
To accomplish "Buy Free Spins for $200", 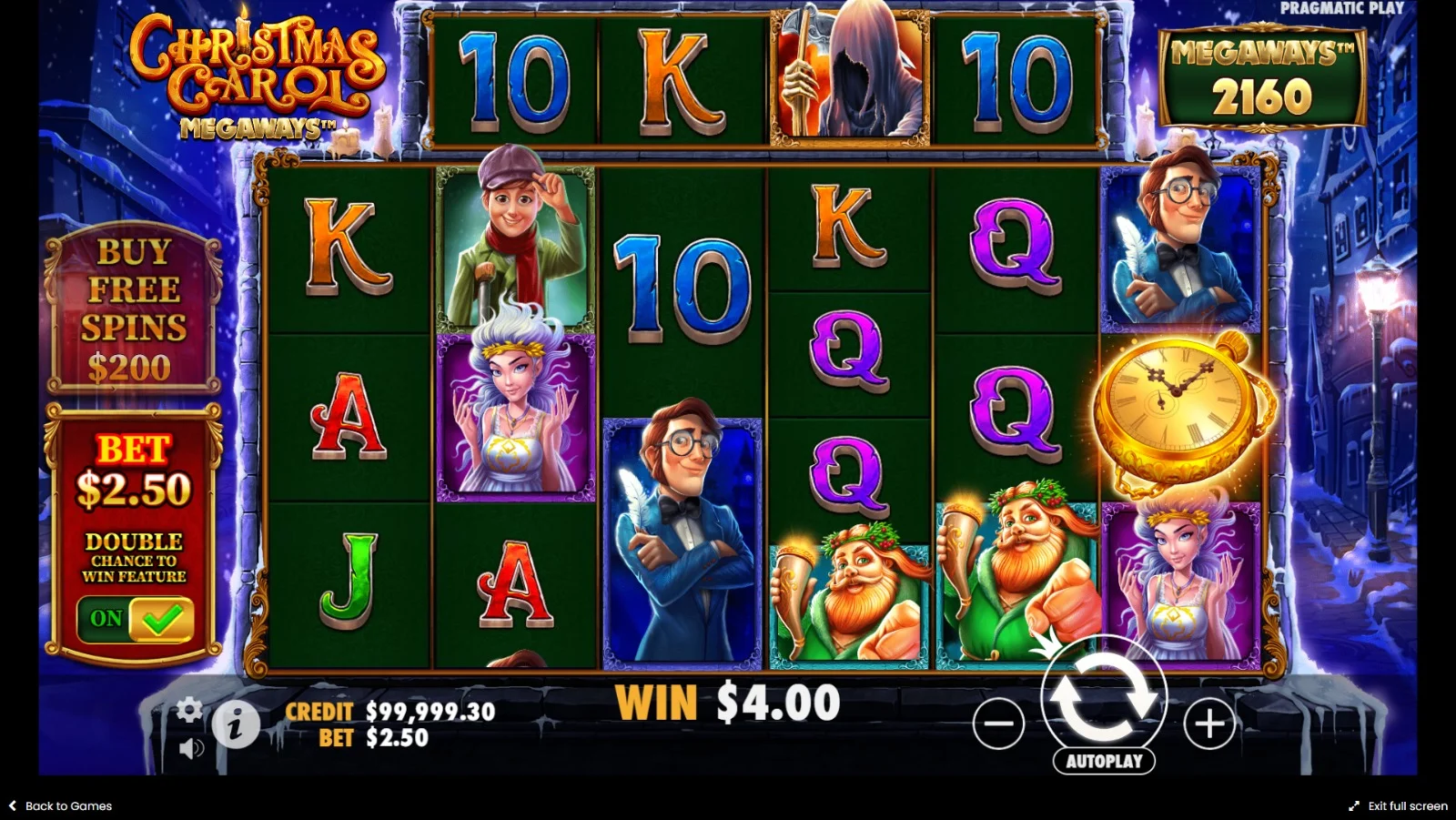I will pyautogui.click(x=134, y=309).
